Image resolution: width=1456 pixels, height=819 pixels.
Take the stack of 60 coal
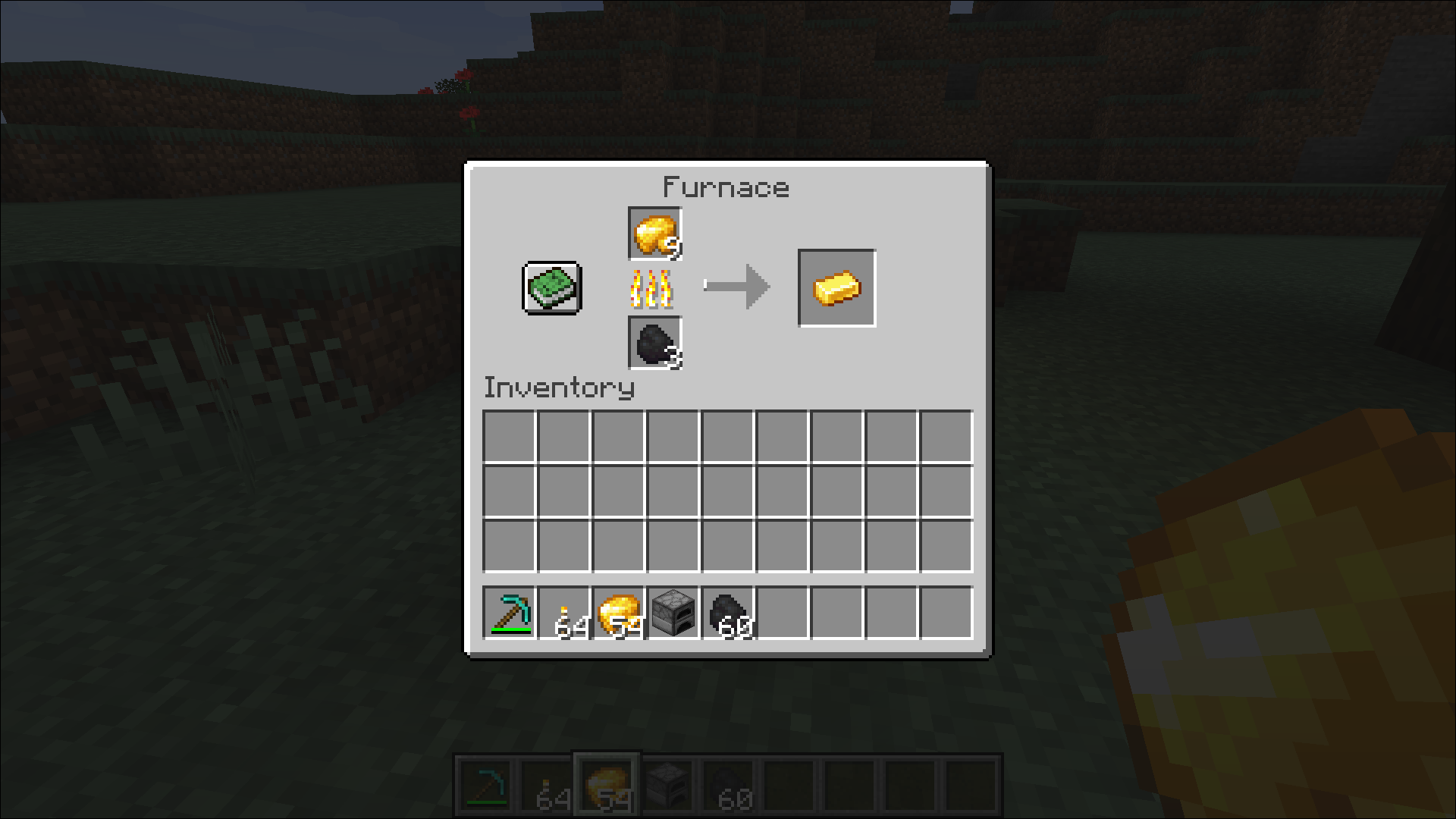pos(728,613)
